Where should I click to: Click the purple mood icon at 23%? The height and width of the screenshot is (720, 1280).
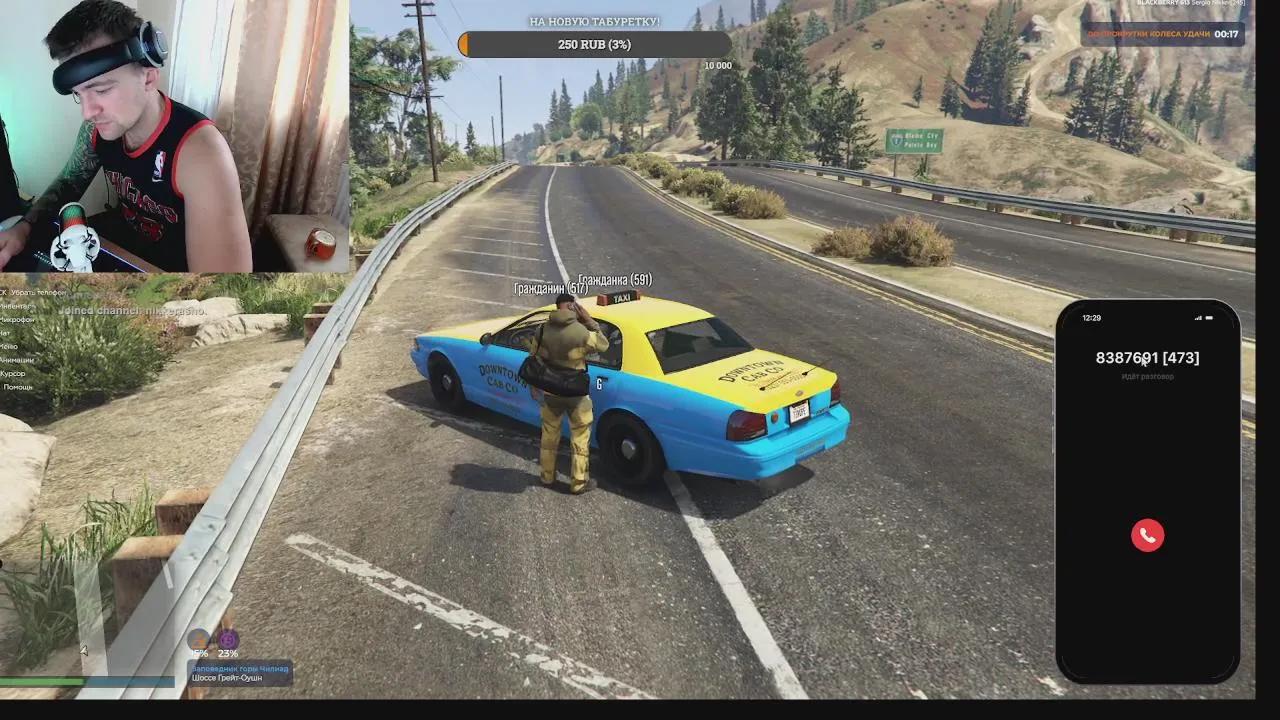(x=228, y=640)
